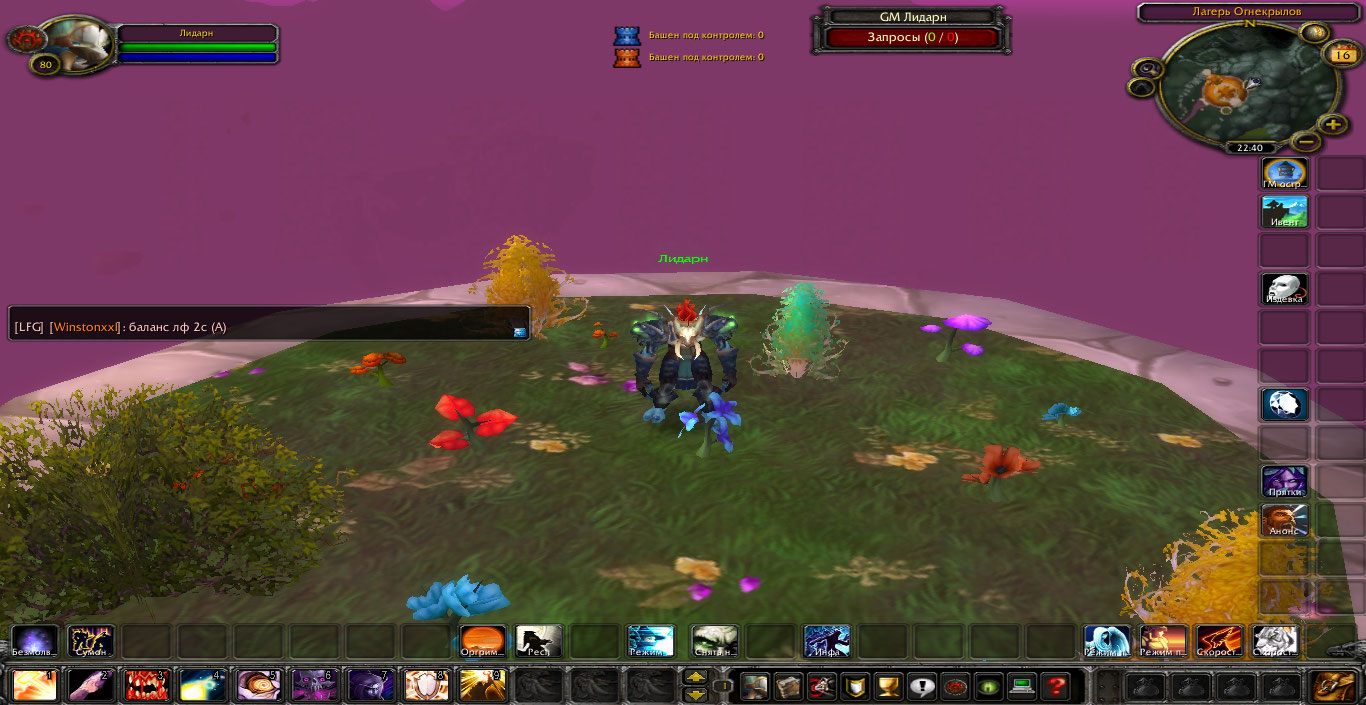The image size is (1366, 705).
Task: Use the Оргрим teleport sunset icon
Action: 483,641
